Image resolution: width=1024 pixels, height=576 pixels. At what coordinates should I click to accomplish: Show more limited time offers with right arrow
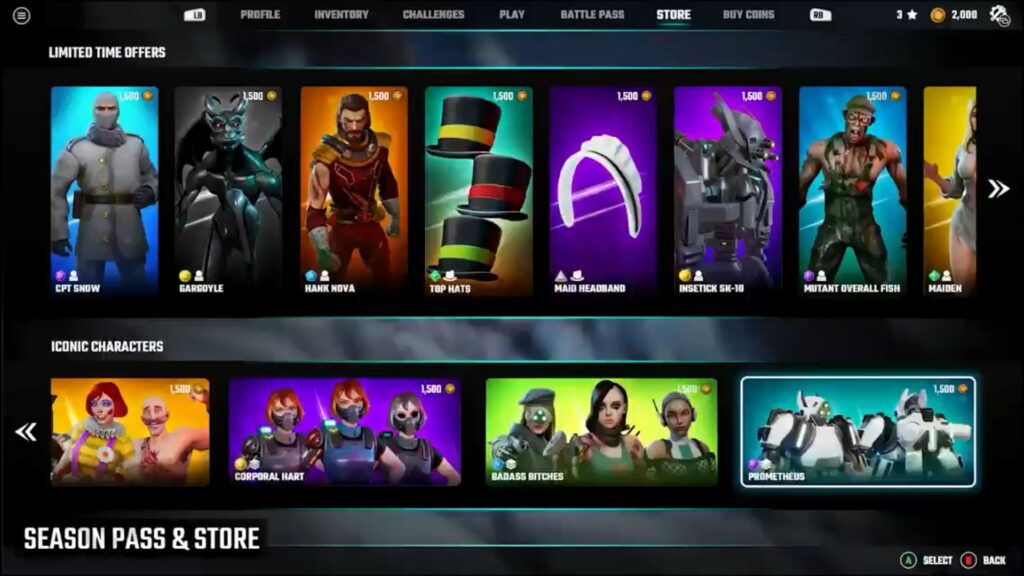click(x=997, y=189)
